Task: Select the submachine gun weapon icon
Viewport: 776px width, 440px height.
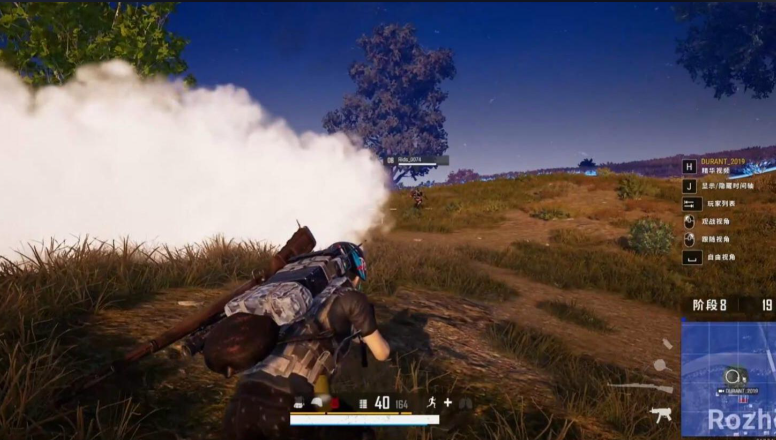Action: [x=661, y=413]
